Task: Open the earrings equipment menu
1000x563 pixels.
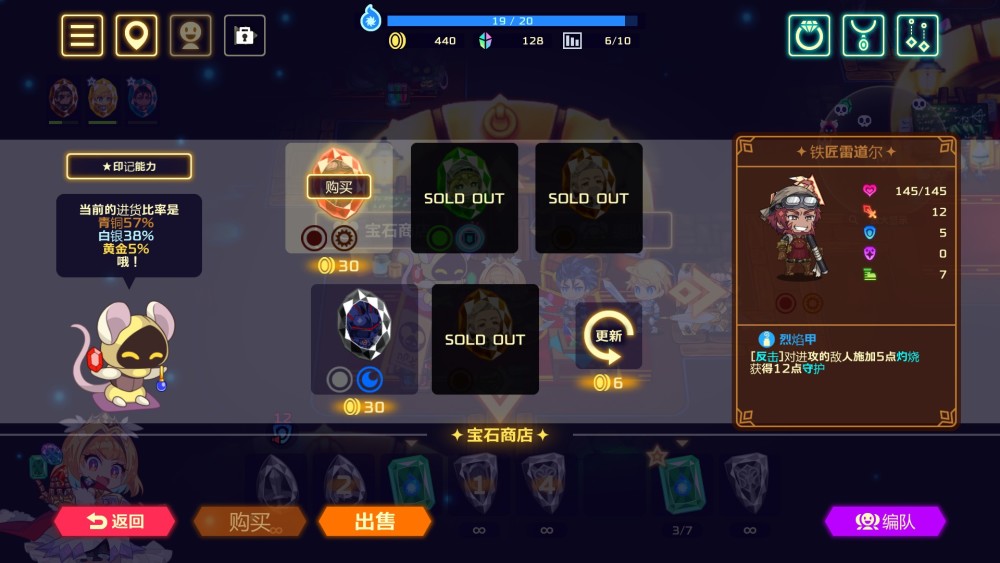Action: (x=917, y=36)
